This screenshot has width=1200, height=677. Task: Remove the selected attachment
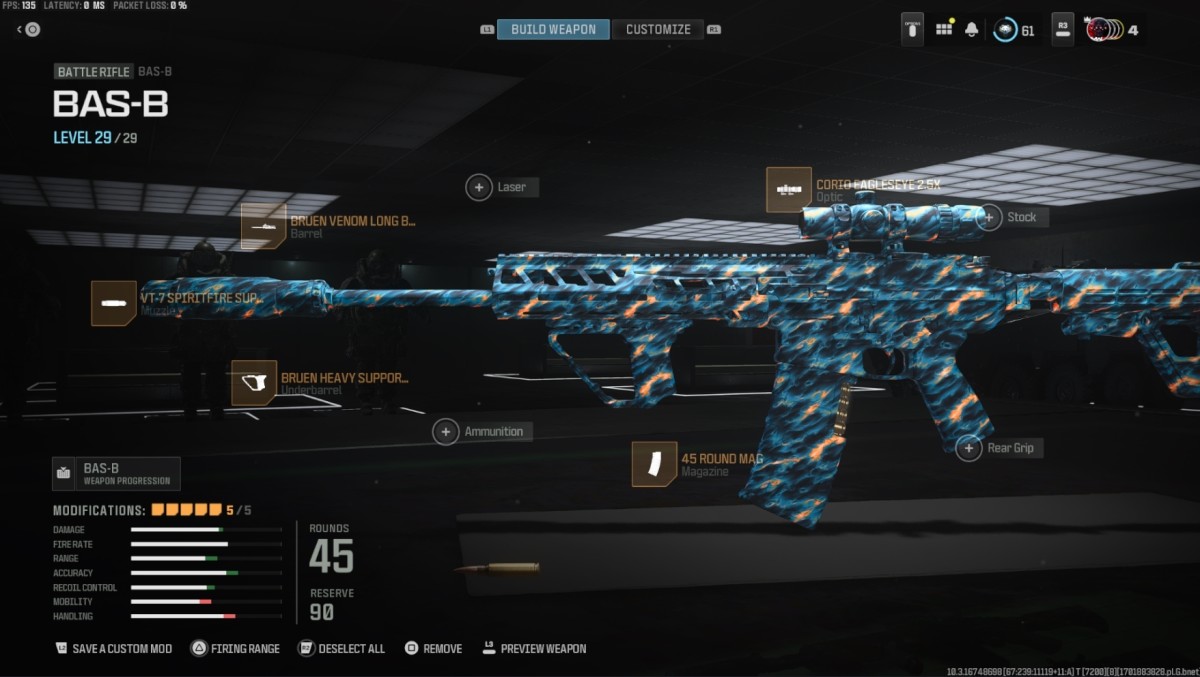coord(434,648)
